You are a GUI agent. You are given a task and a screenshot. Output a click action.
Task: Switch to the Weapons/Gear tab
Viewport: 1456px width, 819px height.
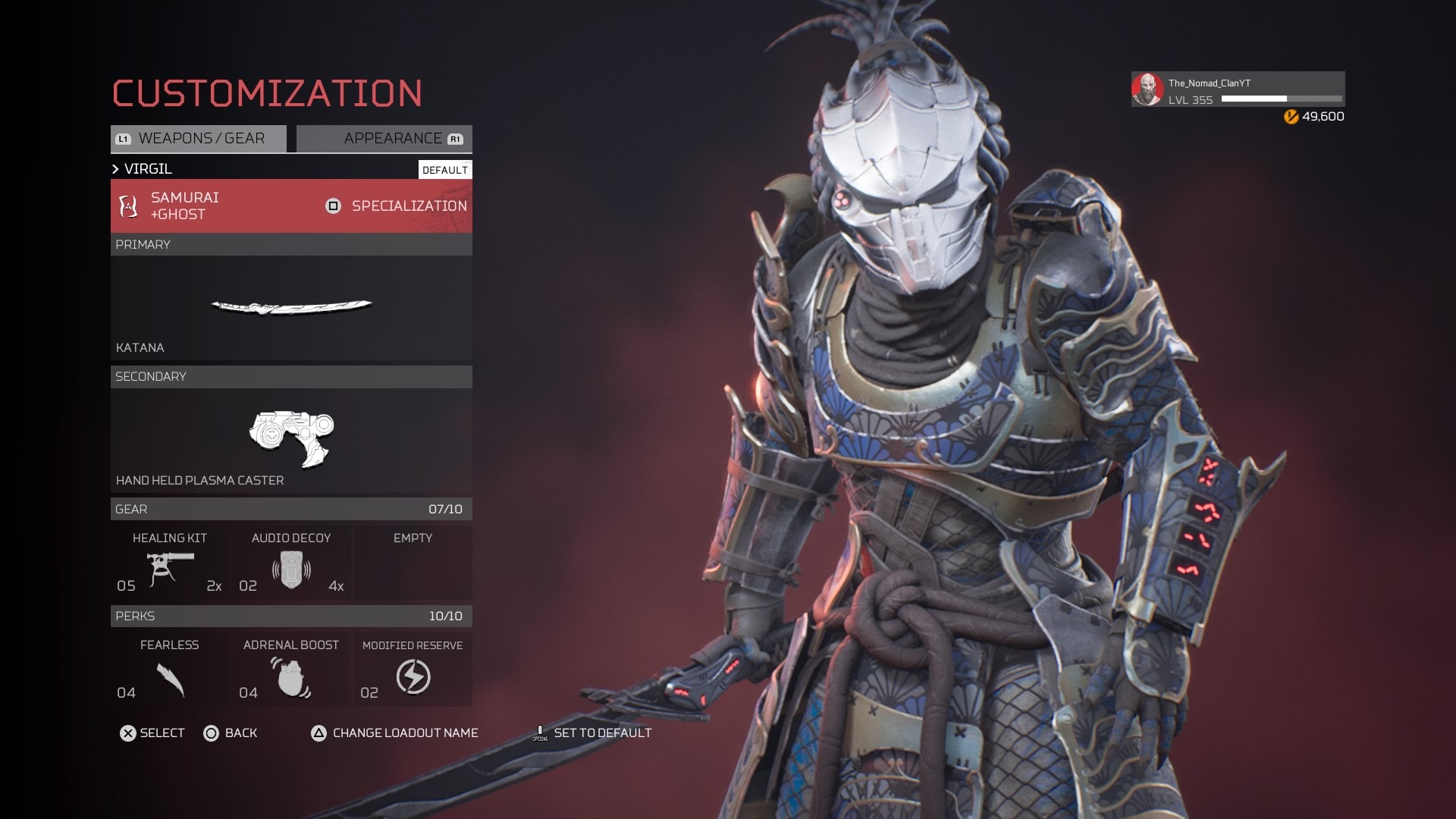coord(199,139)
